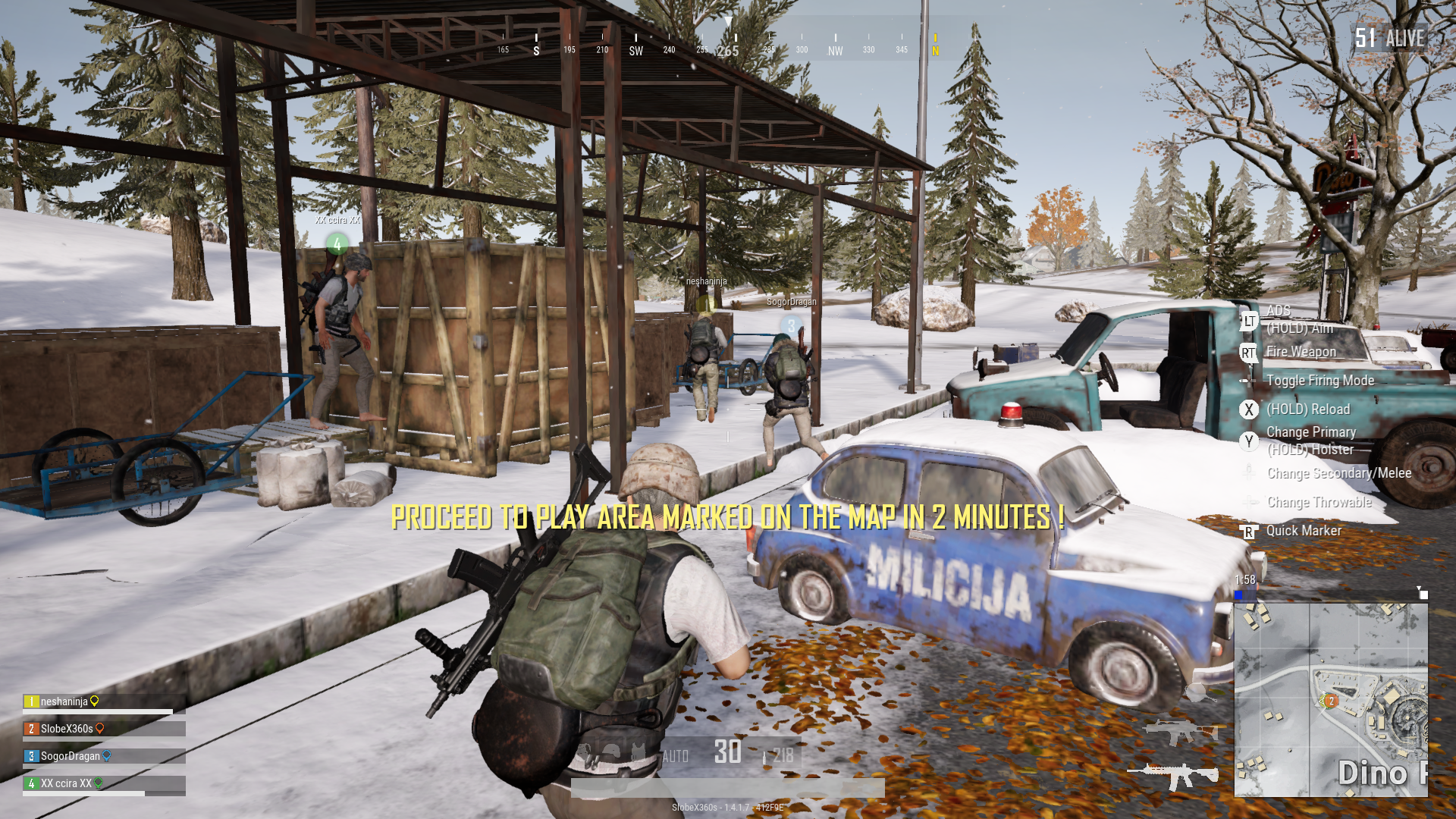Click the AUTO firing mode indicator
Screen dimensions: 1456x819
676,756
